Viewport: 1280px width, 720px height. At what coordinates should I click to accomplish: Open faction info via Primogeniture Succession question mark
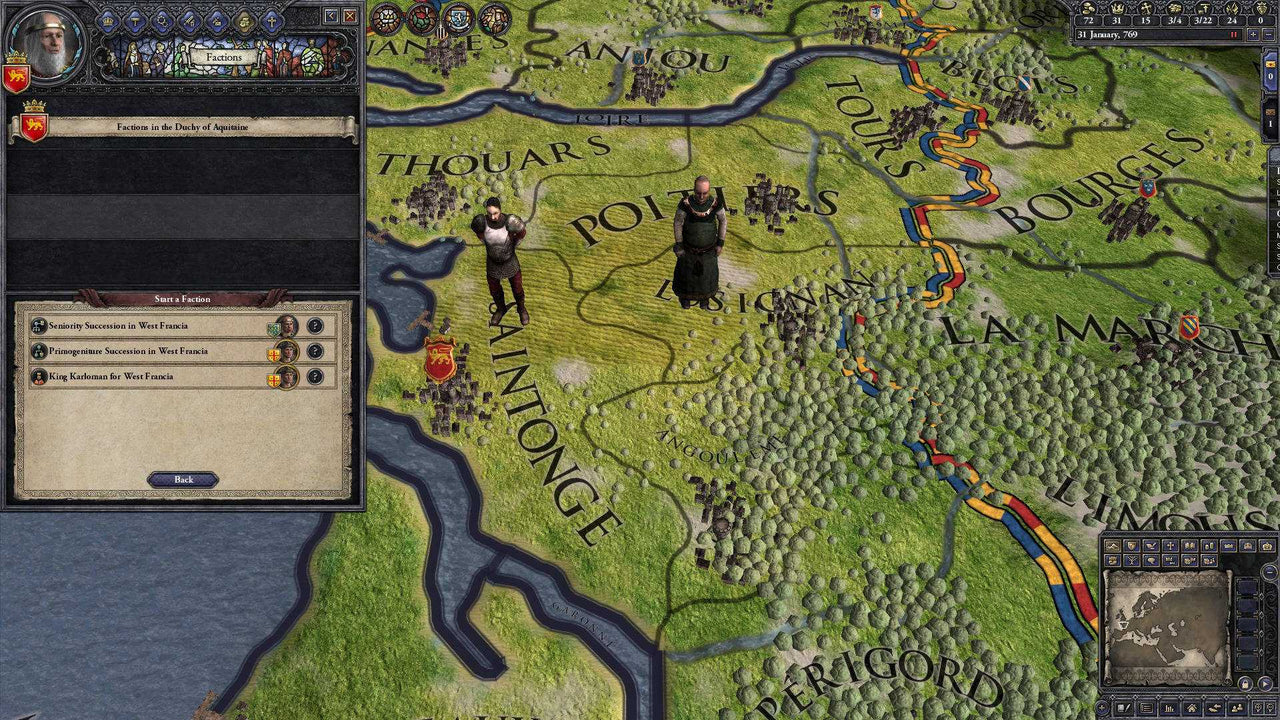[x=314, y=351]
